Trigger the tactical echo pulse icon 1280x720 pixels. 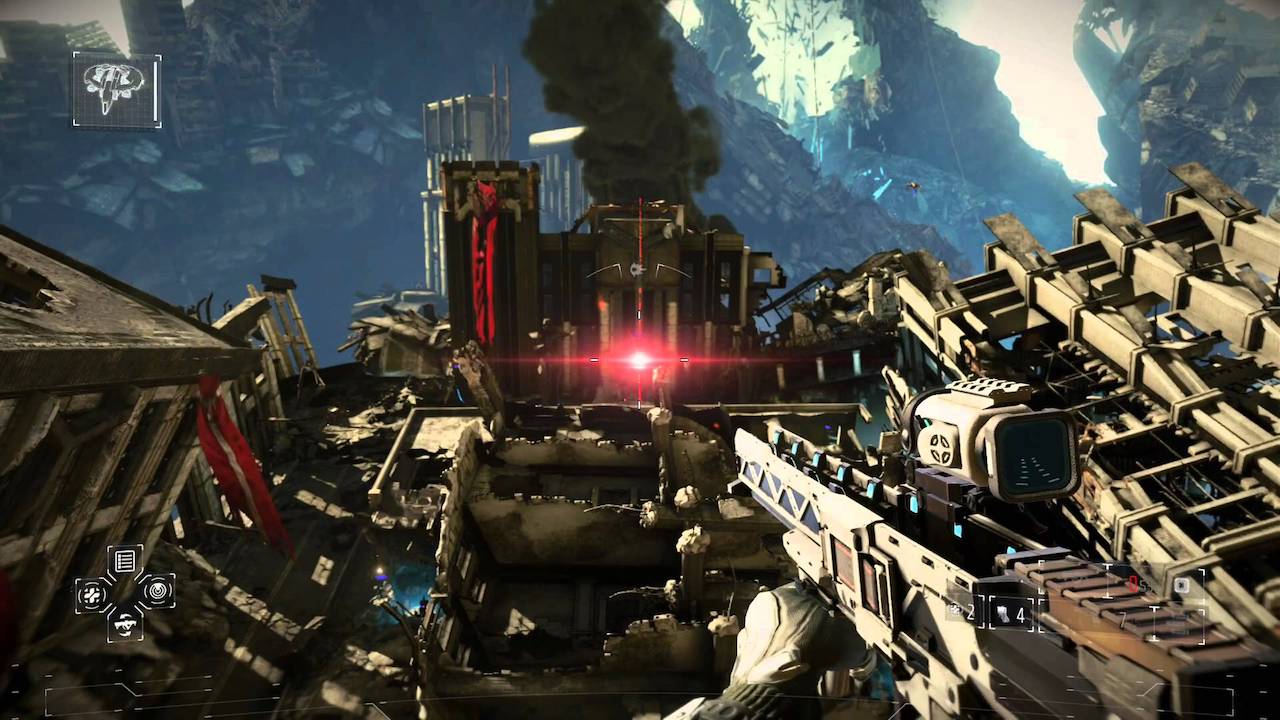[x=158, y=590]
